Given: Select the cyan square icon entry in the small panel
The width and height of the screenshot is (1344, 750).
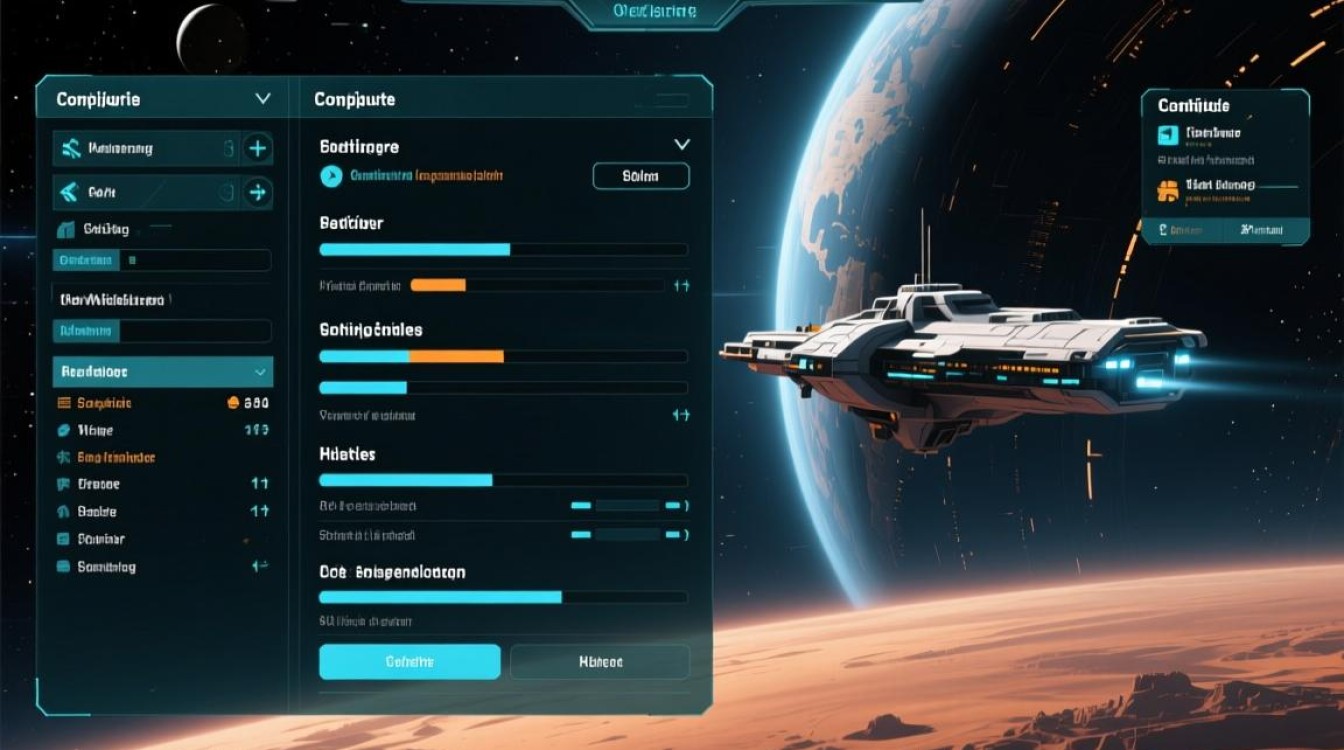Looking at the screenshot, I should pos(1168,135).
